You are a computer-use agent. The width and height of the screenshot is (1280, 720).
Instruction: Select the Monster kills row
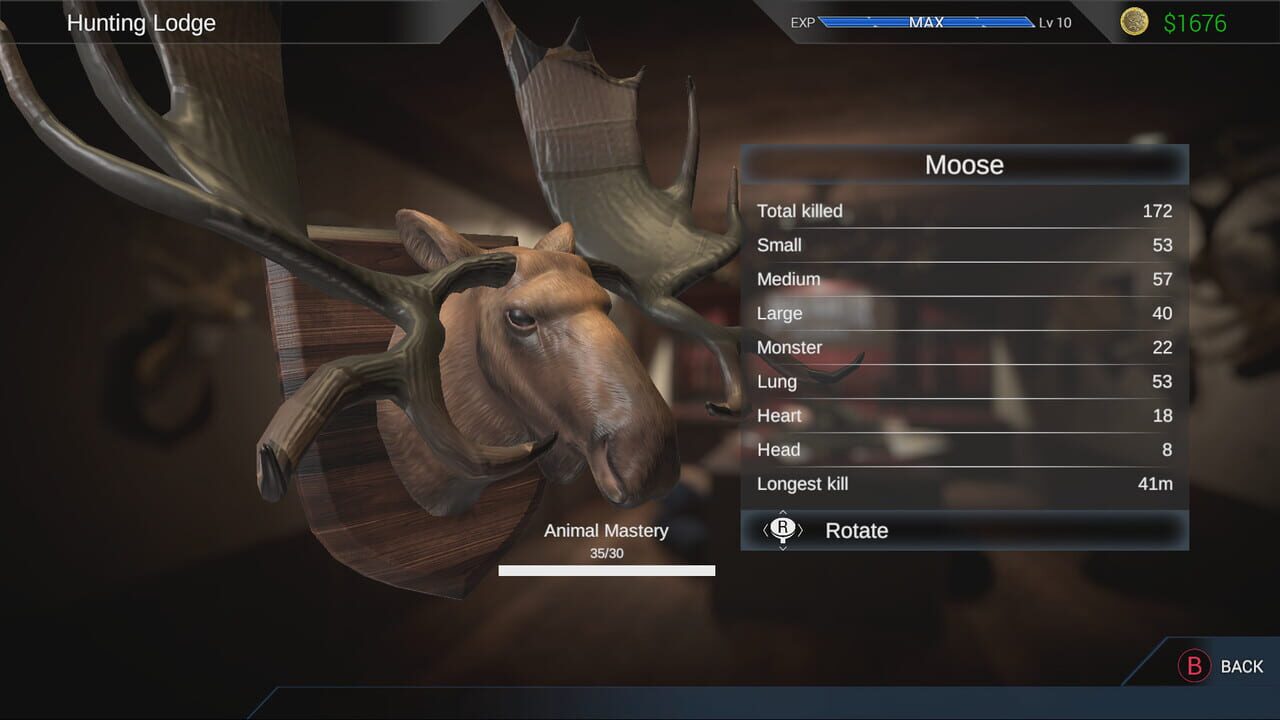click(964, 347)
